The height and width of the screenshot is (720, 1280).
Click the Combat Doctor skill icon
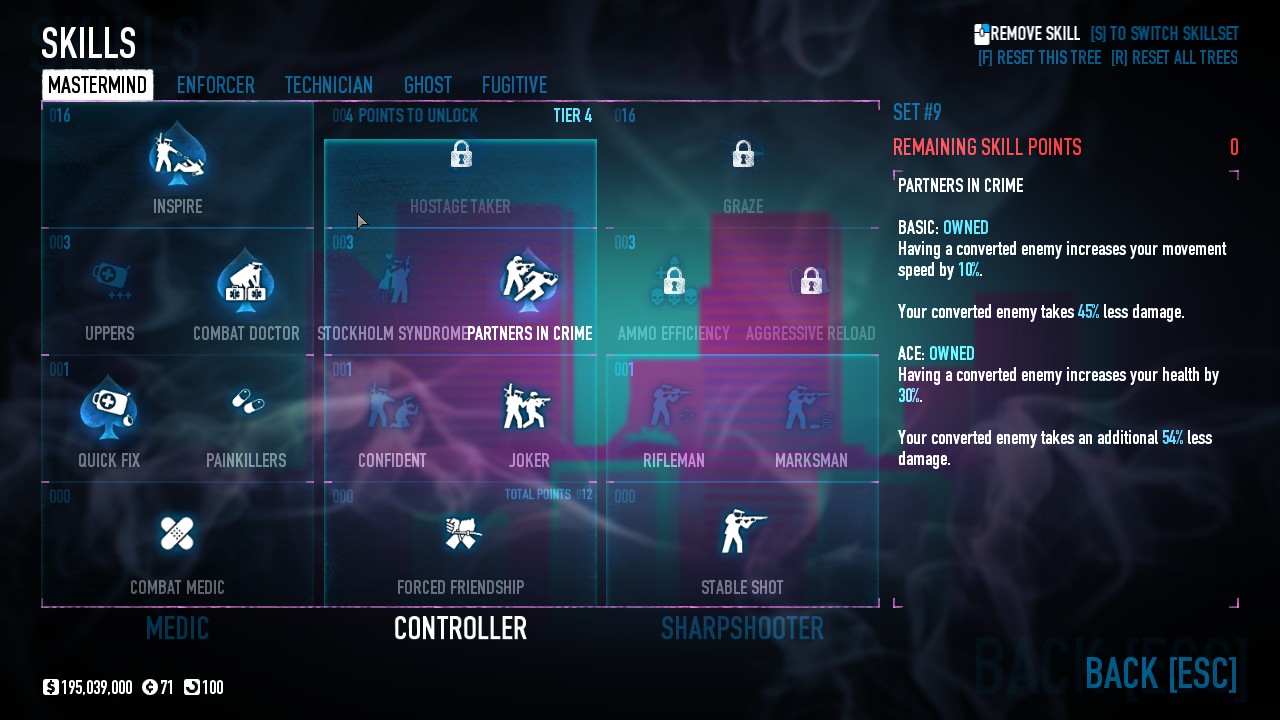pyautogui.click(x=246, y=283)
